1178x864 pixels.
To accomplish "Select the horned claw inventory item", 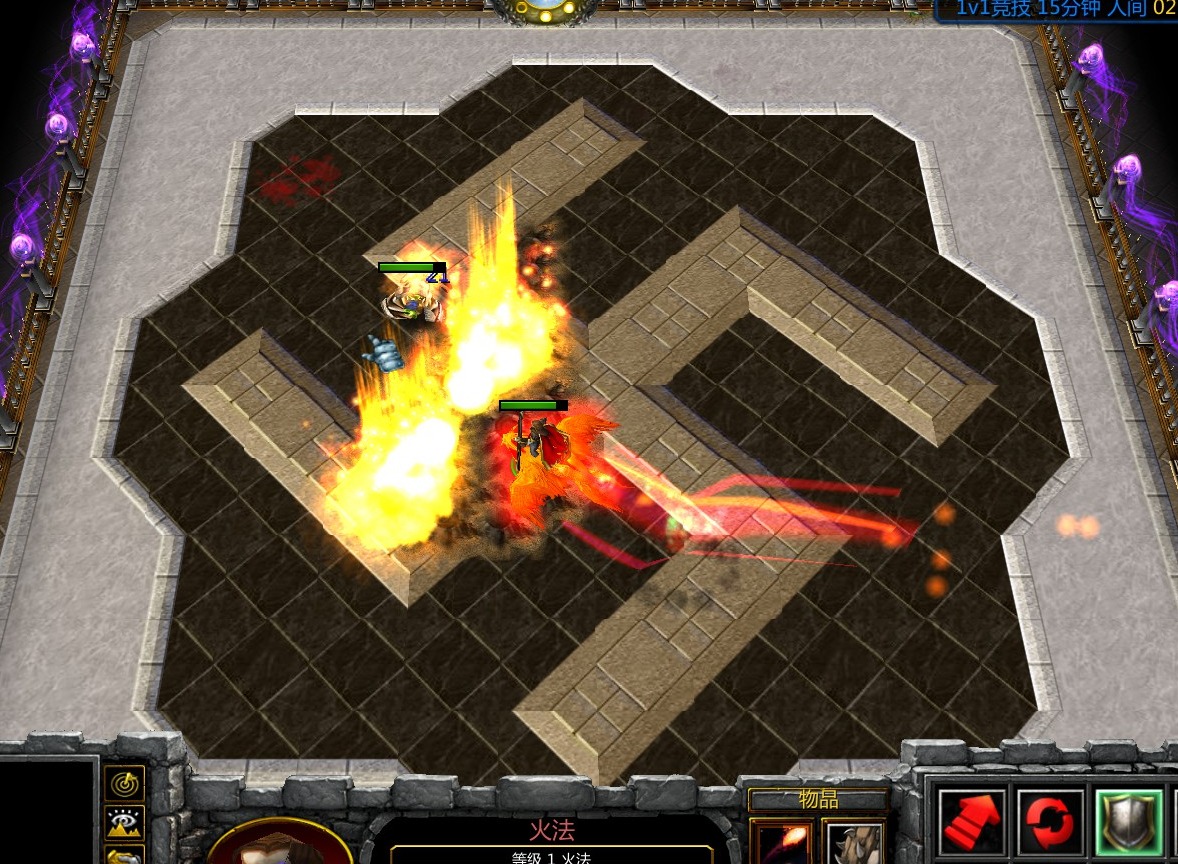I will click(853, 842).
